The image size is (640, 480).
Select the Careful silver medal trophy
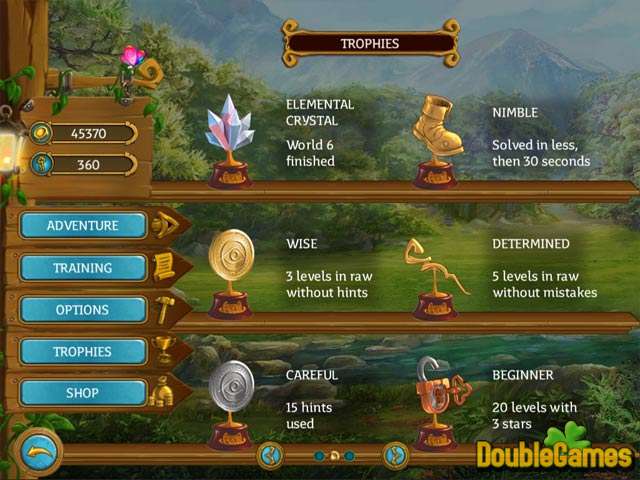(x=230, y=400)
